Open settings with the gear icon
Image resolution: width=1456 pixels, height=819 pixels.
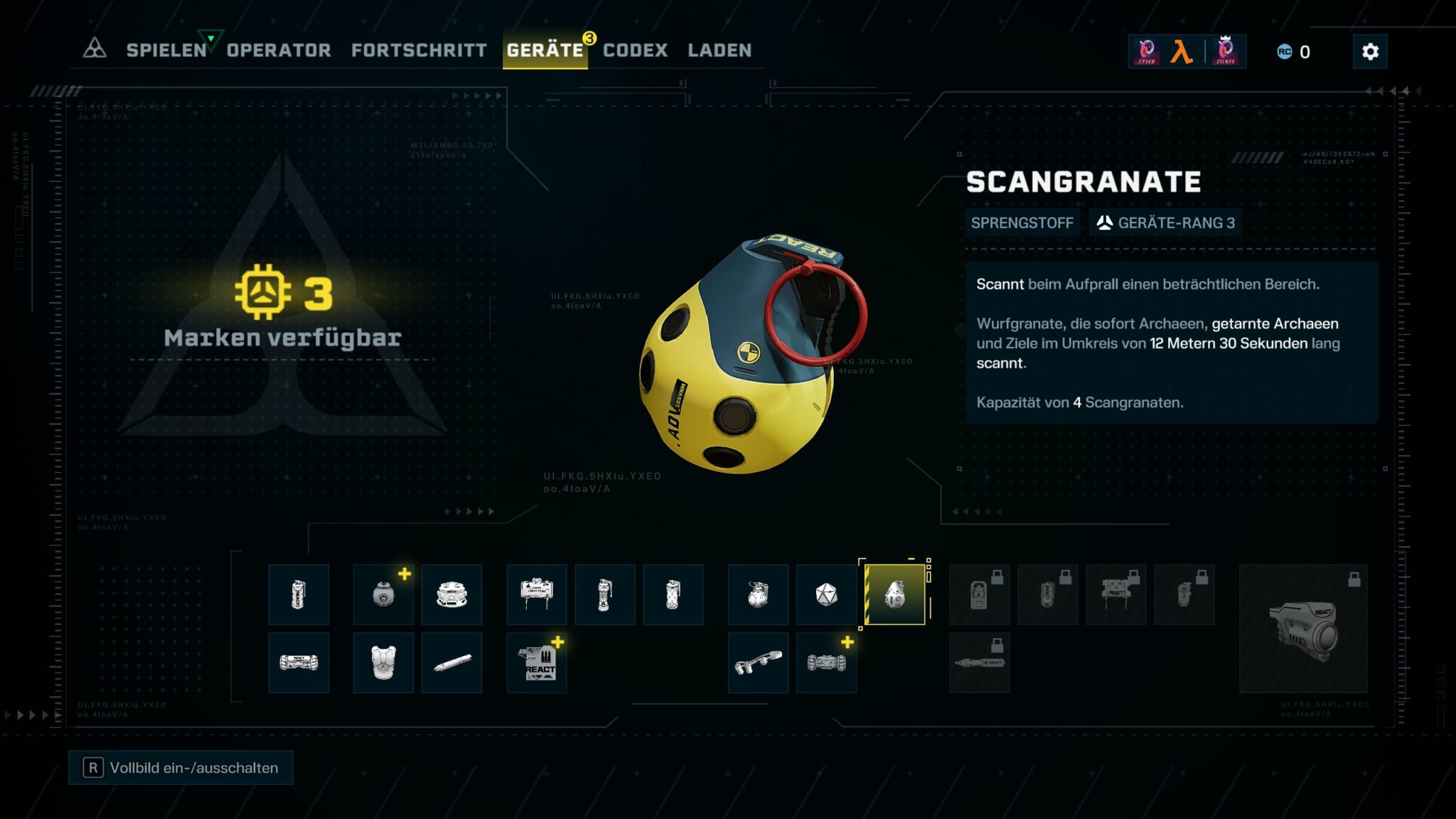[x=1370, y=52]
